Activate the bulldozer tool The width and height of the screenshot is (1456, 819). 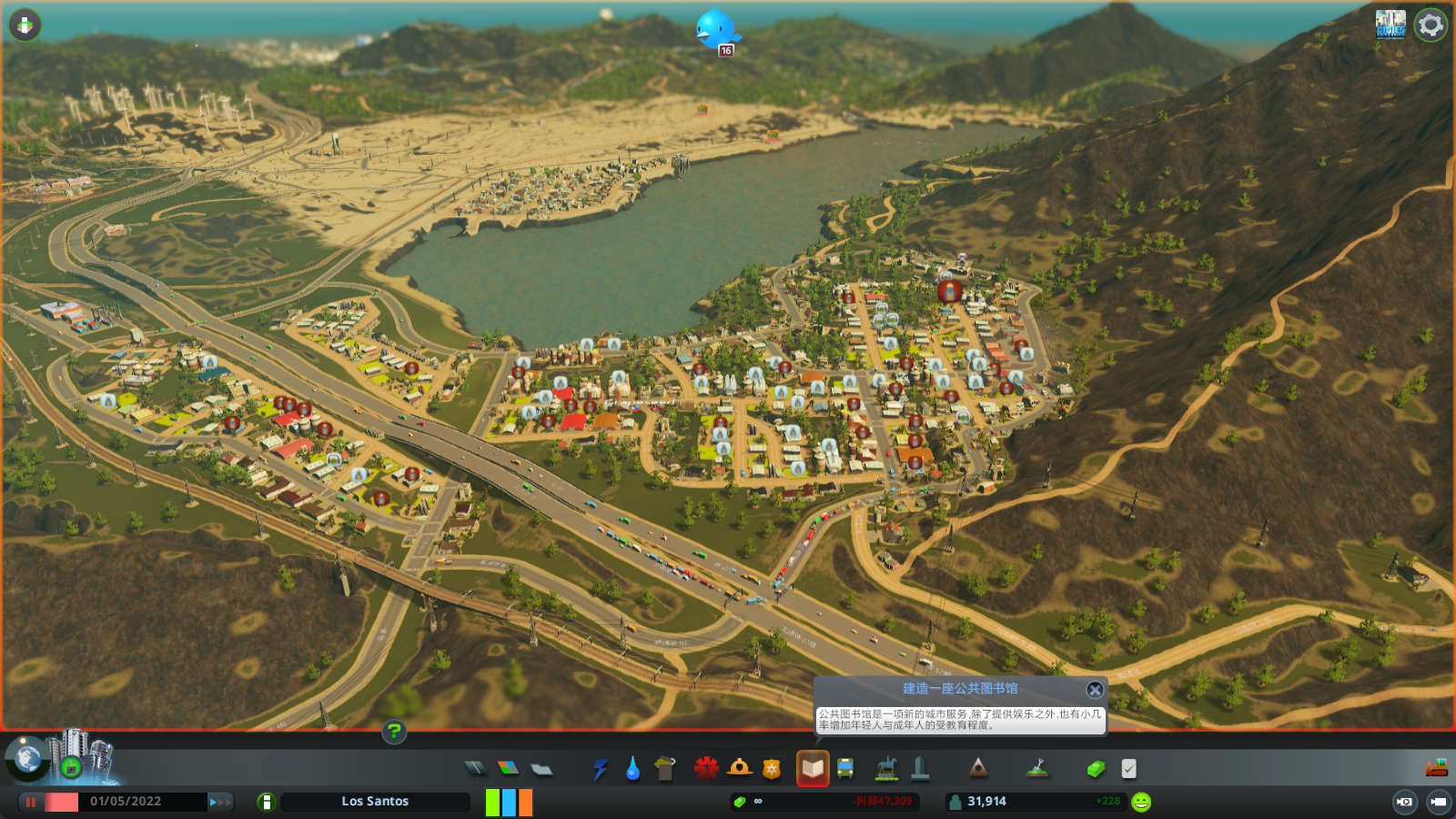[x=1436, y=768]
